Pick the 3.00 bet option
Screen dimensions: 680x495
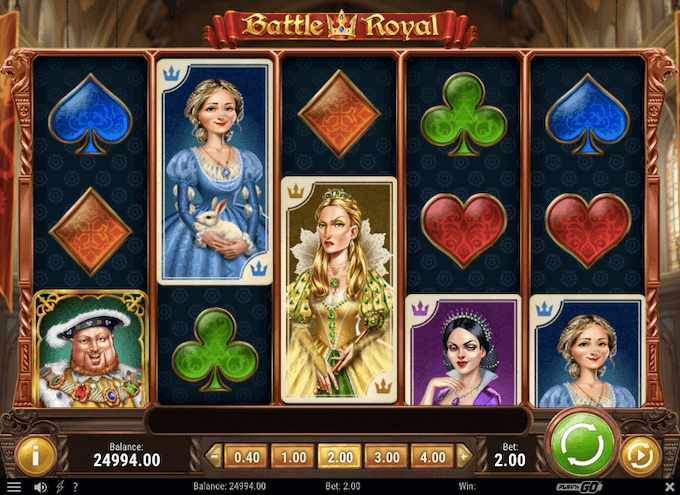coord(386,457)
